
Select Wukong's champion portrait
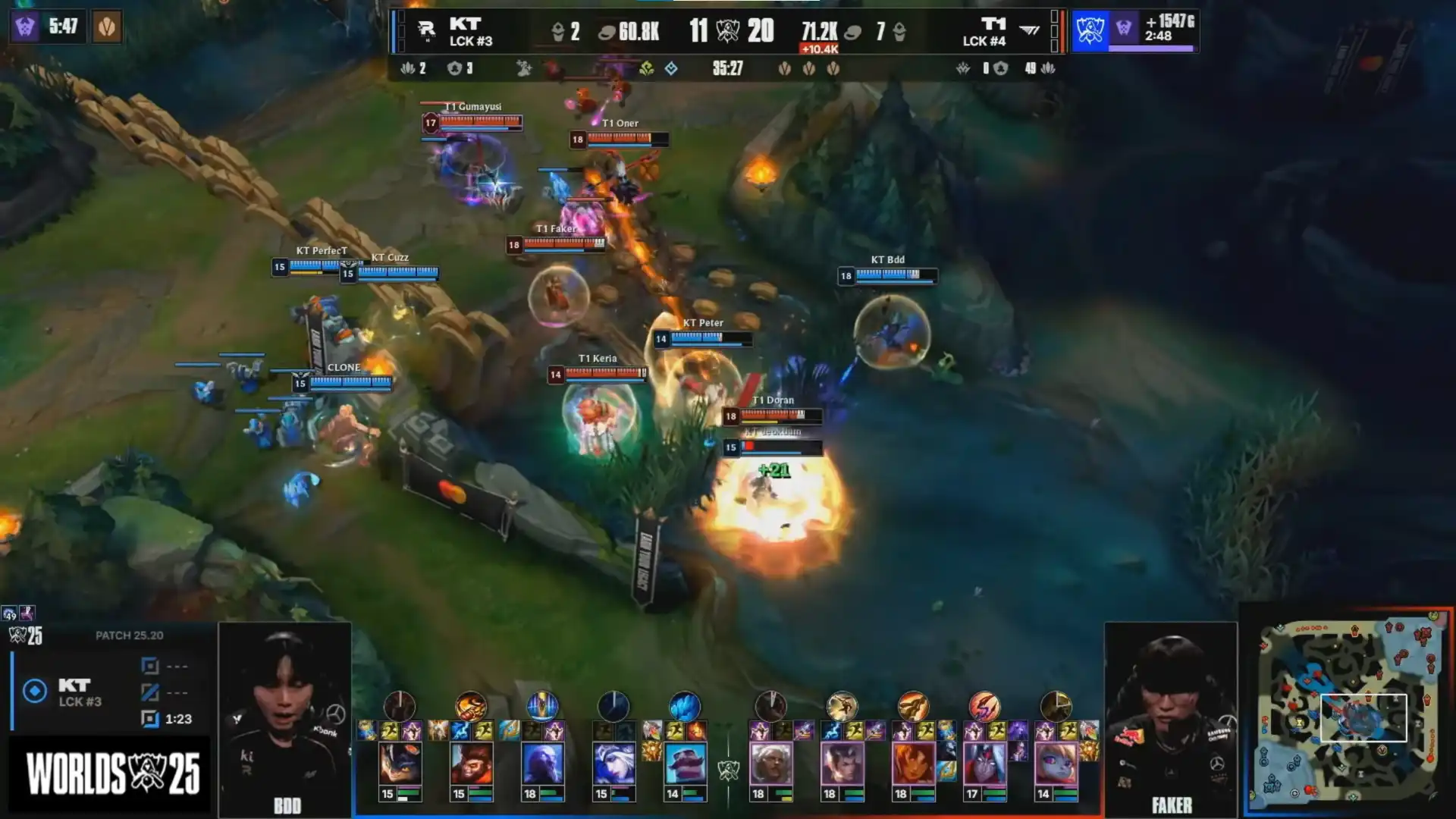click(x=471, y=763)
